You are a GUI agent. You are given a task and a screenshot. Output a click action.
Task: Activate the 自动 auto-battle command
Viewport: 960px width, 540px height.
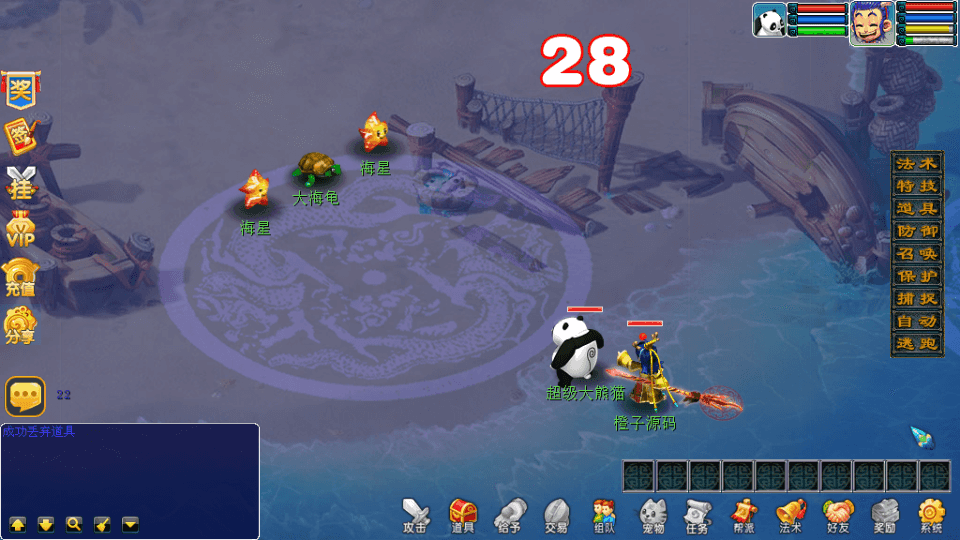point(917,321)
